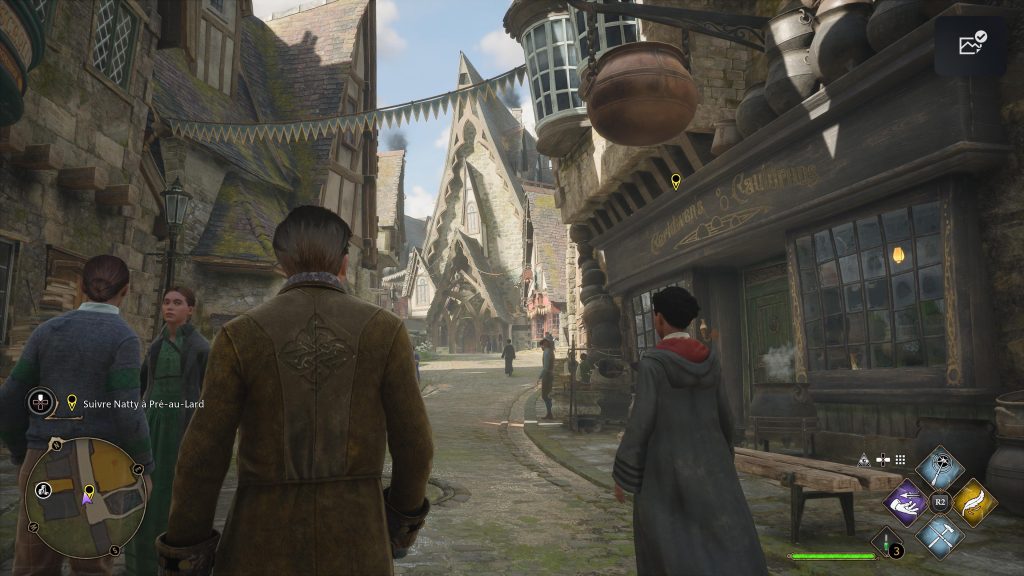Activate the blue wand-burst spell slot
This screenshot has height=576, width=1024.
coord(940,467)
